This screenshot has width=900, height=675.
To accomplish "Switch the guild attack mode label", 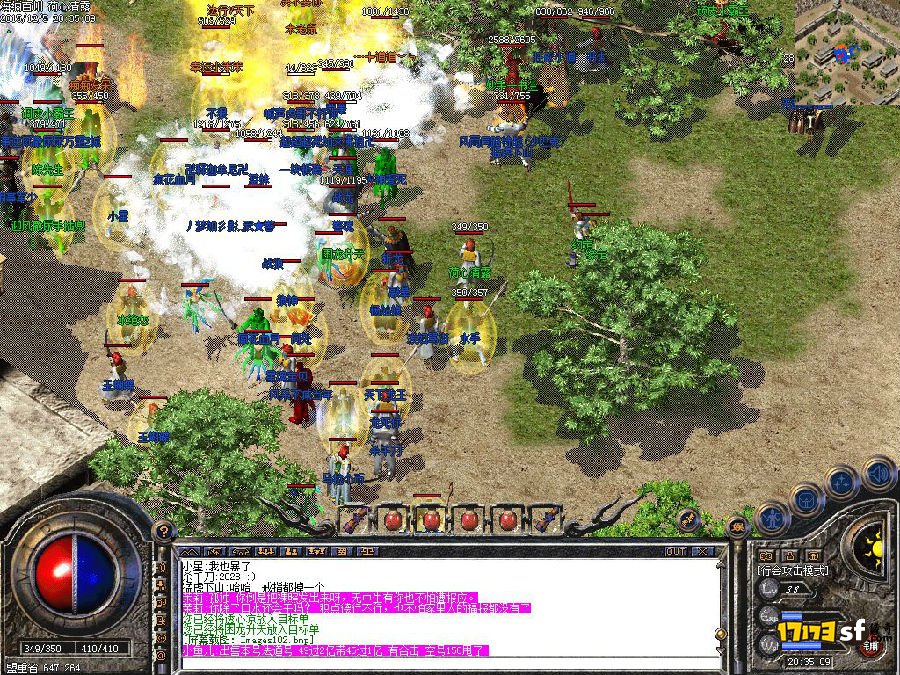I will coord(793,570).
